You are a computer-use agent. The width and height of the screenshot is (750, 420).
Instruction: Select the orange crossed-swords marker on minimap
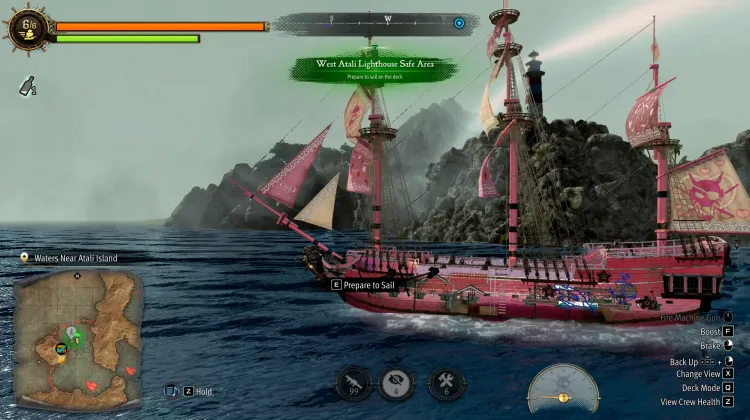pyautogui.click(x=61, y=348)
